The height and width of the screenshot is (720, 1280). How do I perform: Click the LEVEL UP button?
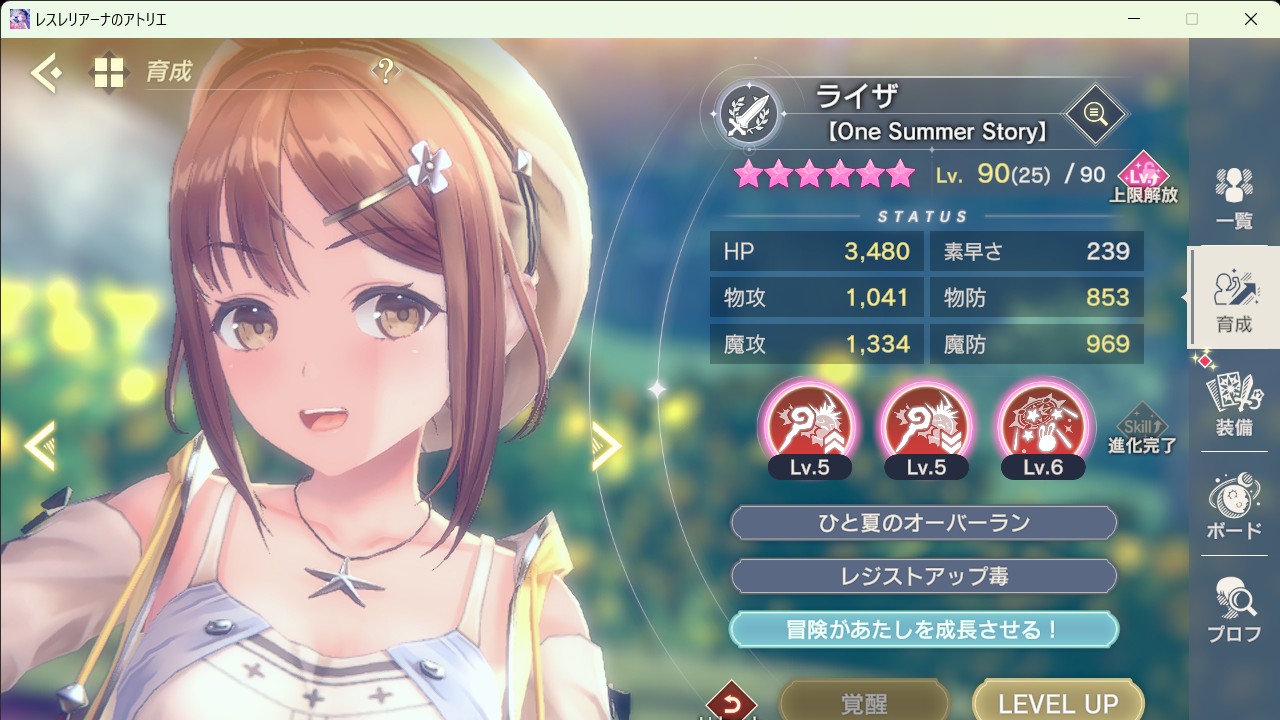(x=1057, y=701)
